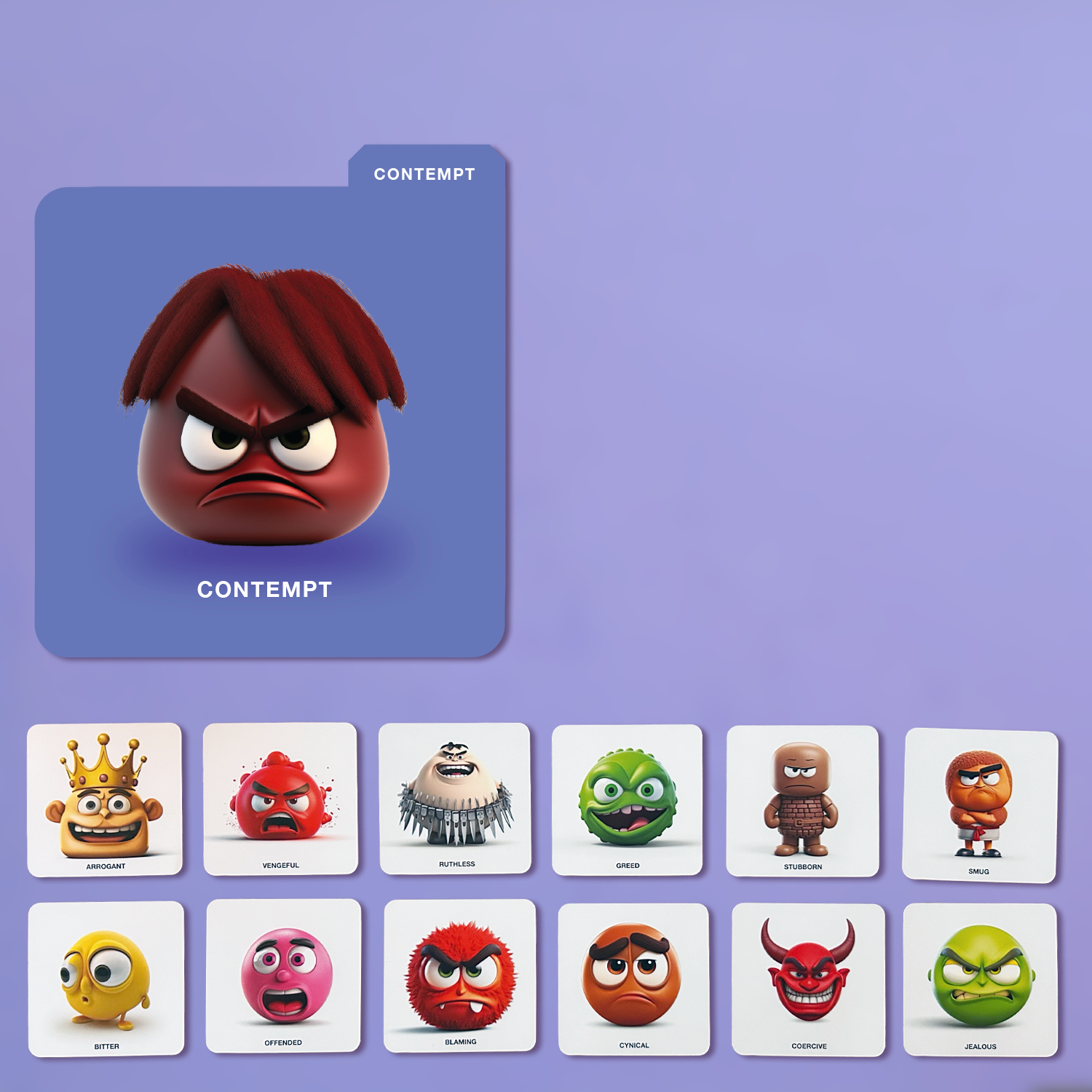
Task: Pick the Vengeful red blob card
Action: coord(280,799)
